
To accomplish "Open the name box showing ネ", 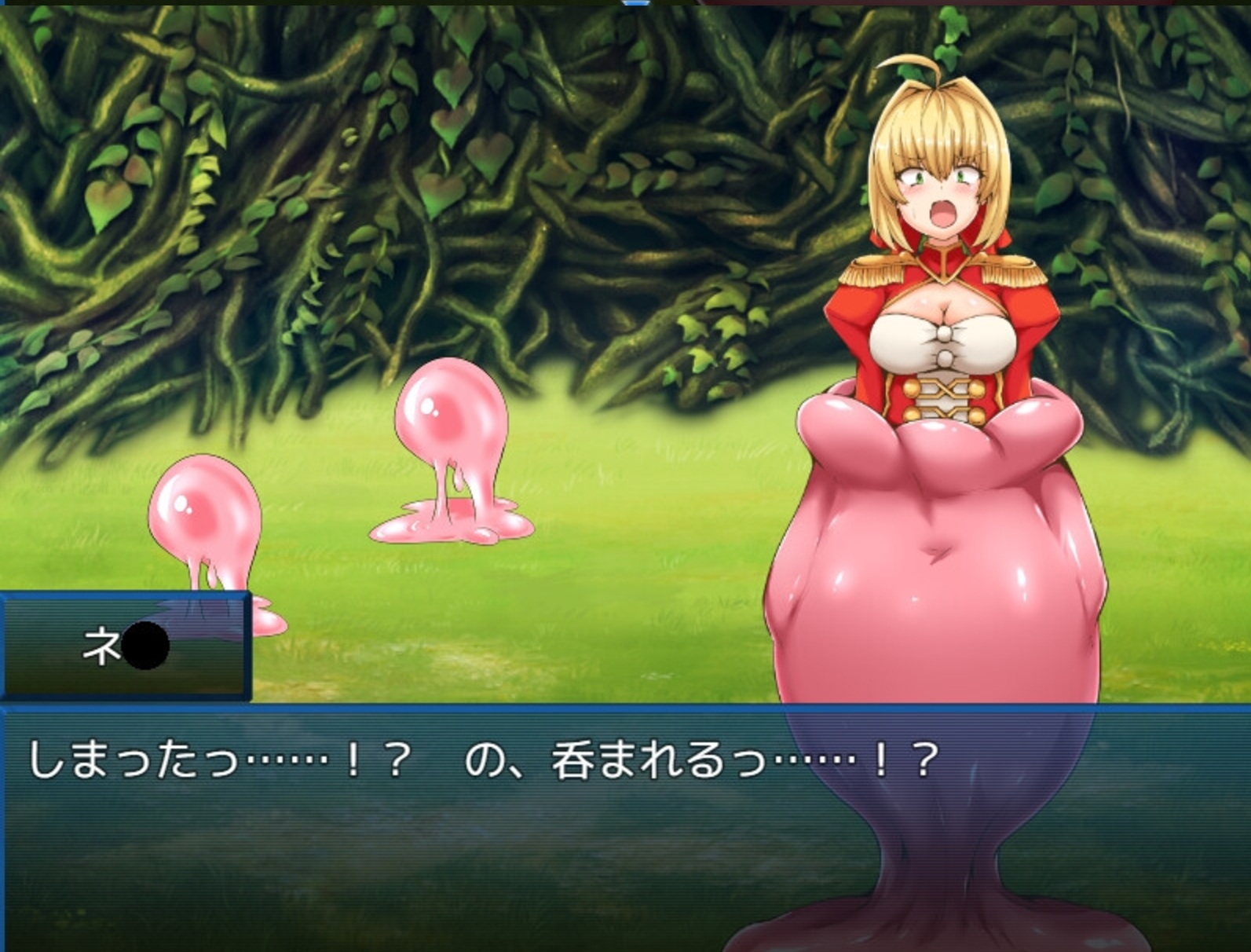I will point(126,644).
